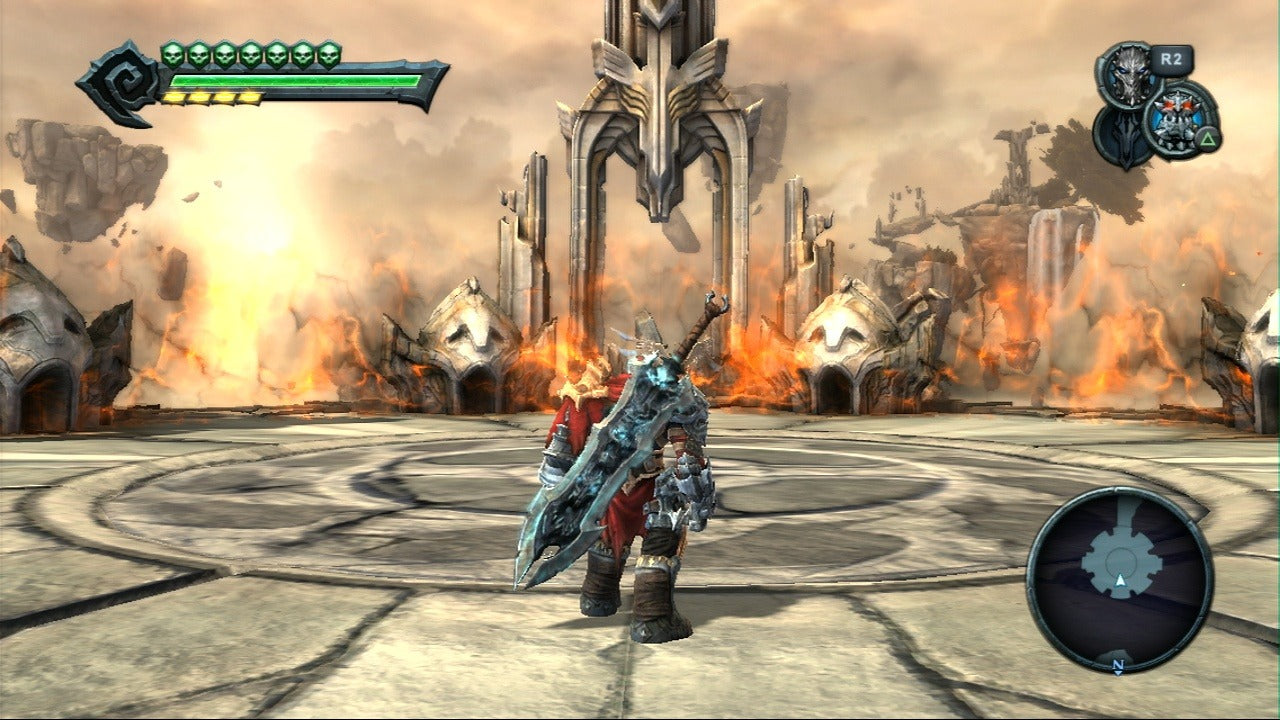Click the spiral emblem beside the health bar
The image size is (1280, 720).
[119, 82]
